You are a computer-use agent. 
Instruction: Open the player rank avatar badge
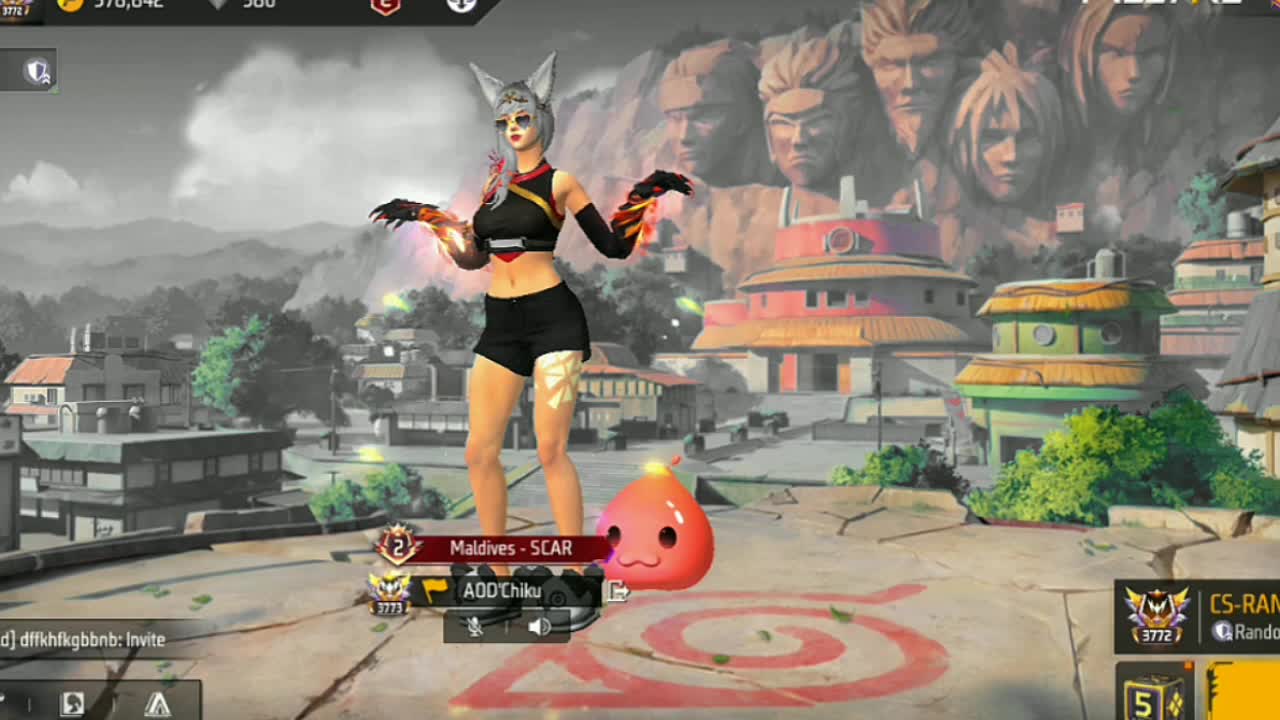click(x=15, y=10)
